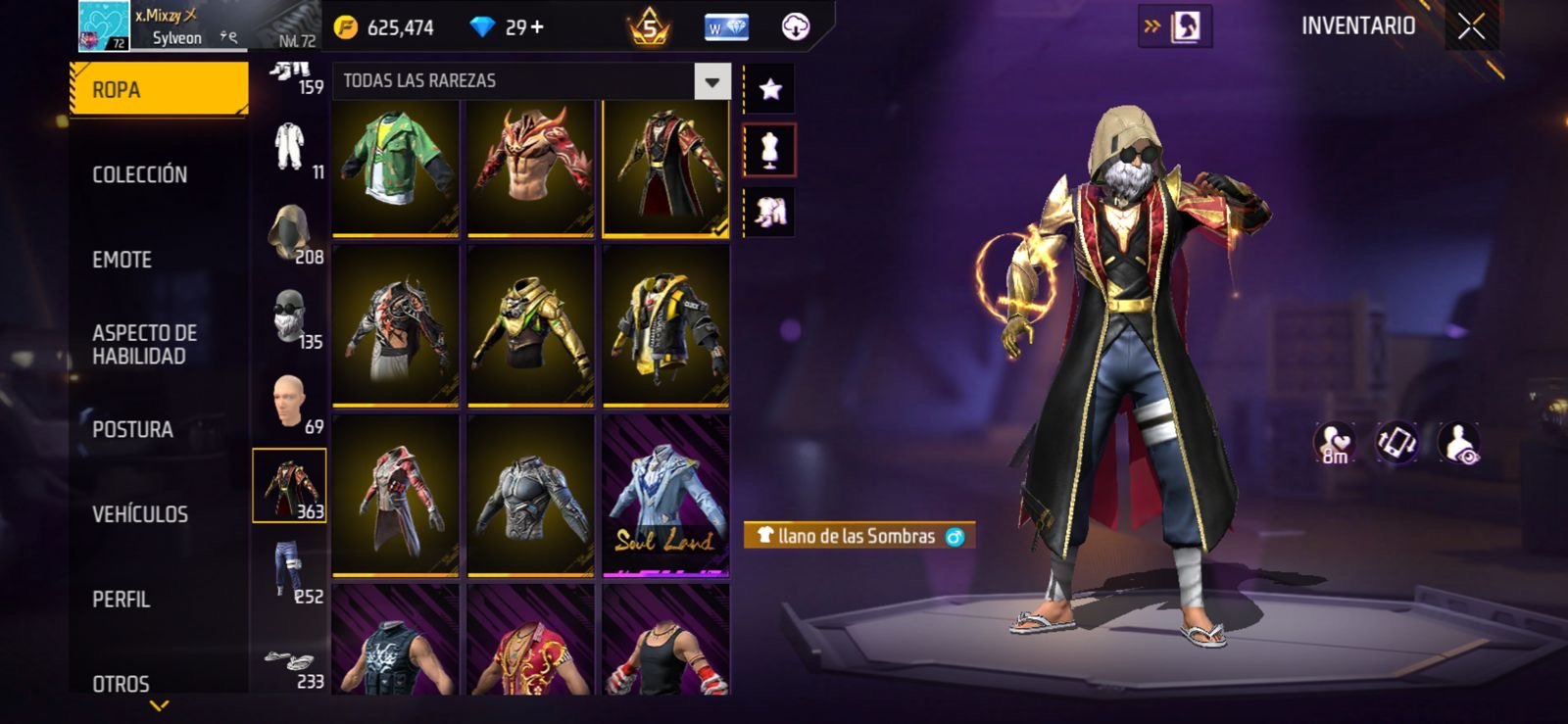Switch to the PERFIL section
1568x724 pixels.
tap(122, 599)
